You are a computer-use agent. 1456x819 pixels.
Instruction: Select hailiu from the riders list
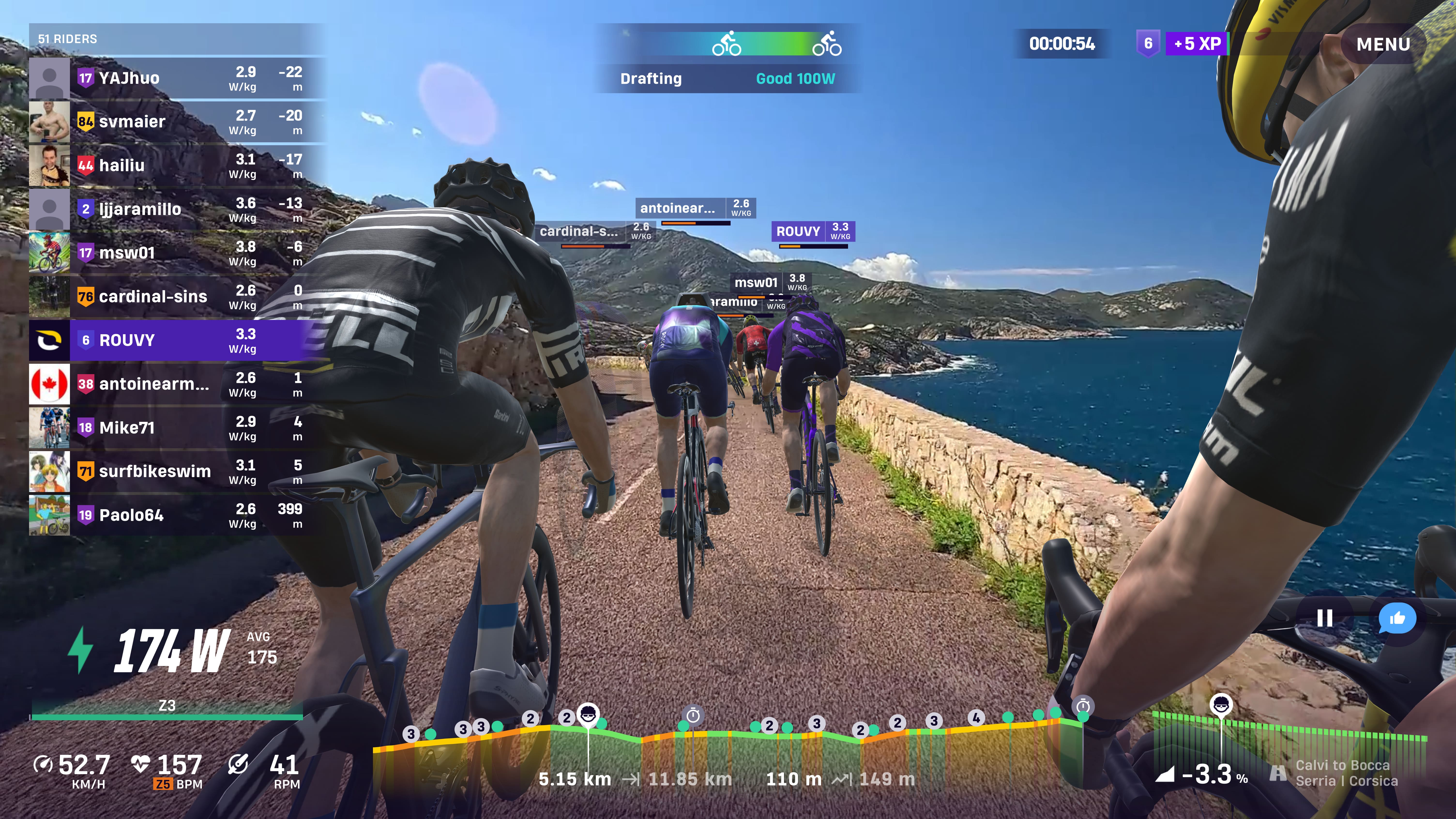[175, 165]
